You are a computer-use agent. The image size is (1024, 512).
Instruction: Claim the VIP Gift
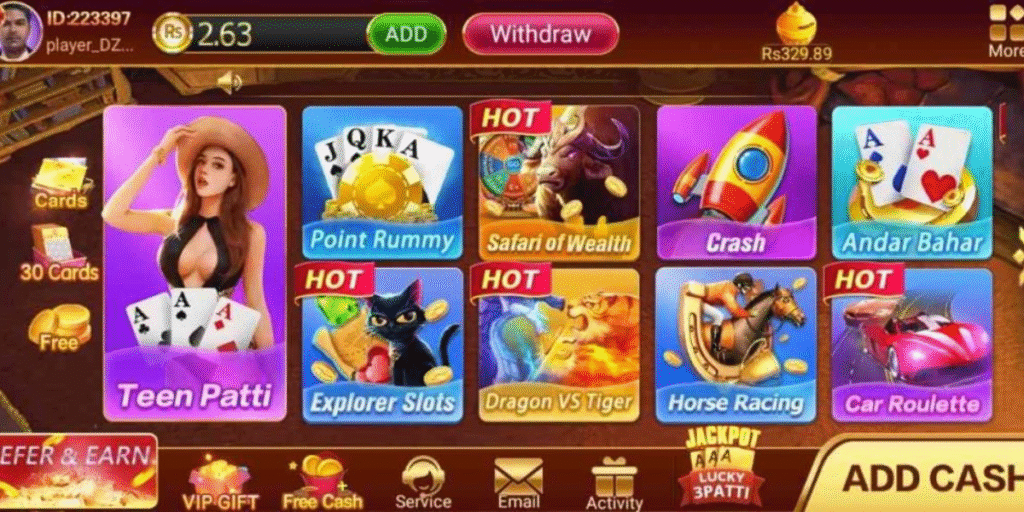pos(220,481)
